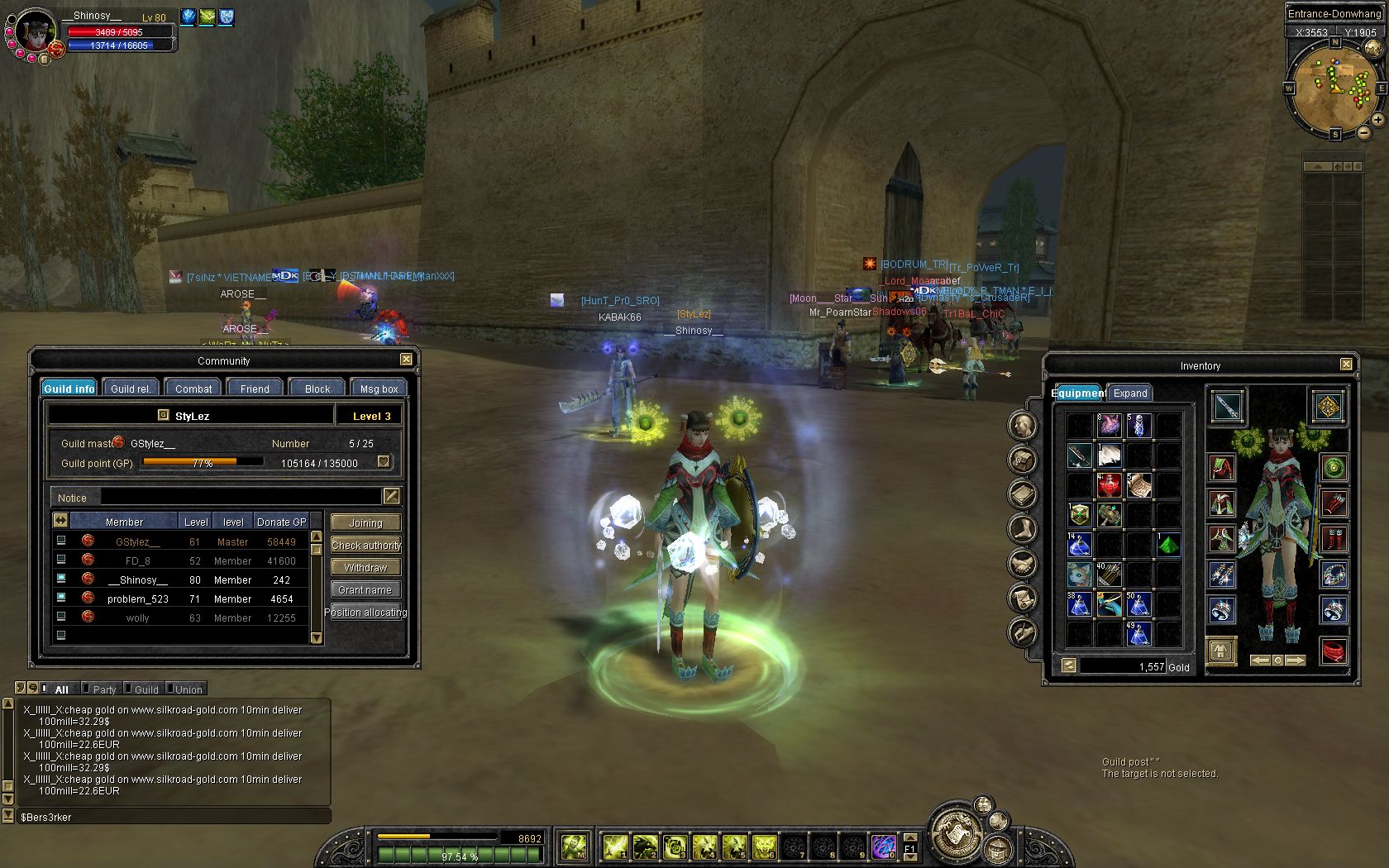
Task: Edit the guild Notice with pencil button
Action: point(391,496)
